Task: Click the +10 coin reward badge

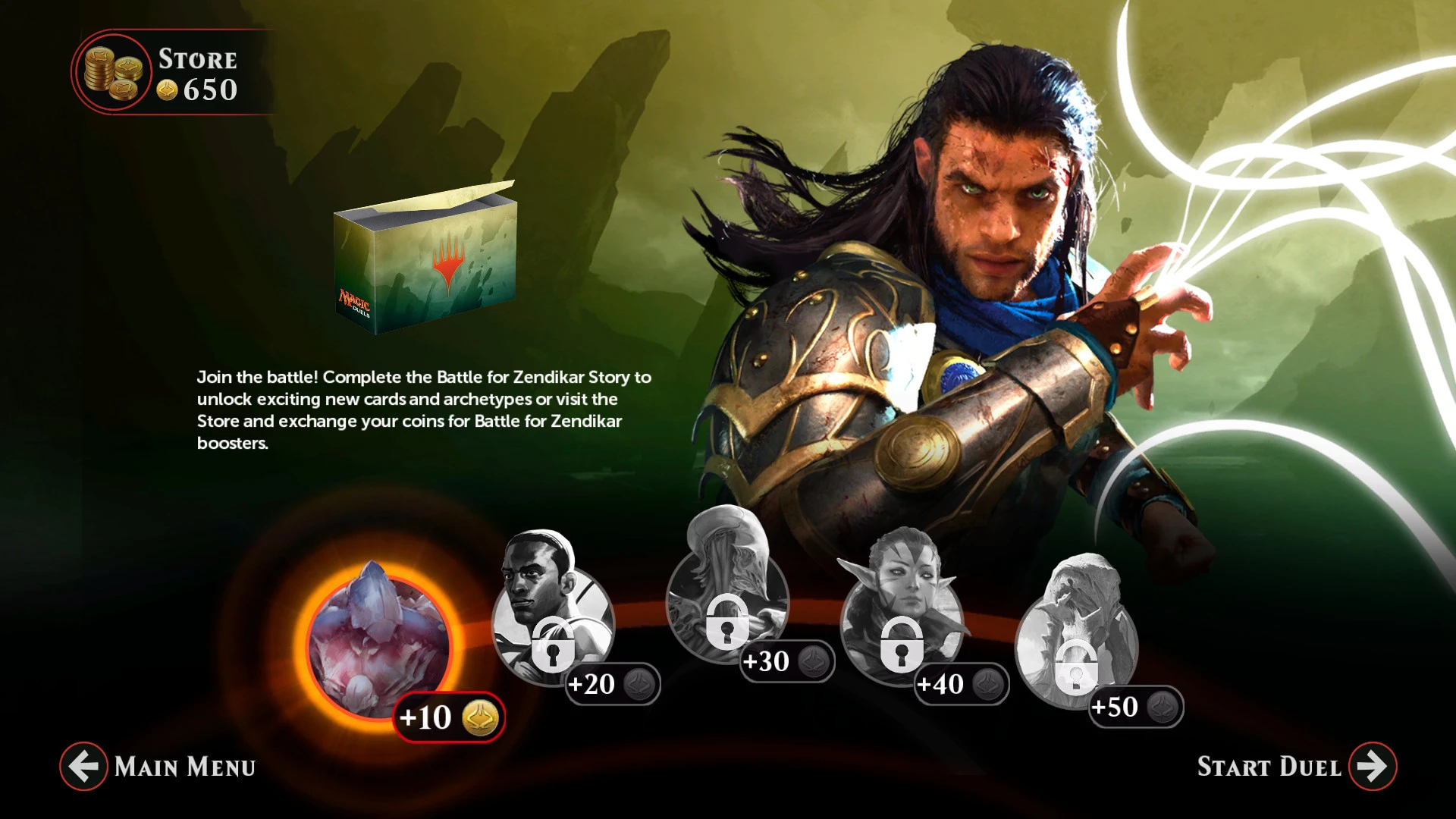Action: (x=447, y=714)
